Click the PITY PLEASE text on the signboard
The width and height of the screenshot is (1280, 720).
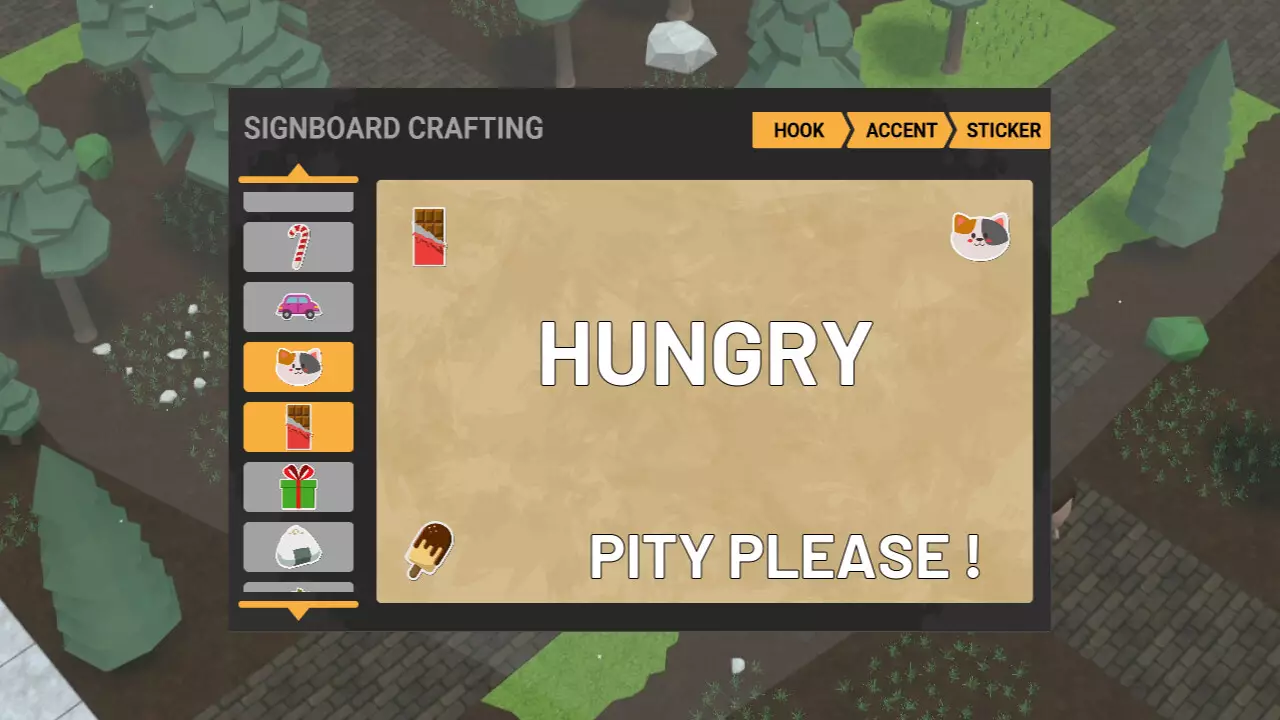[786, 557]
